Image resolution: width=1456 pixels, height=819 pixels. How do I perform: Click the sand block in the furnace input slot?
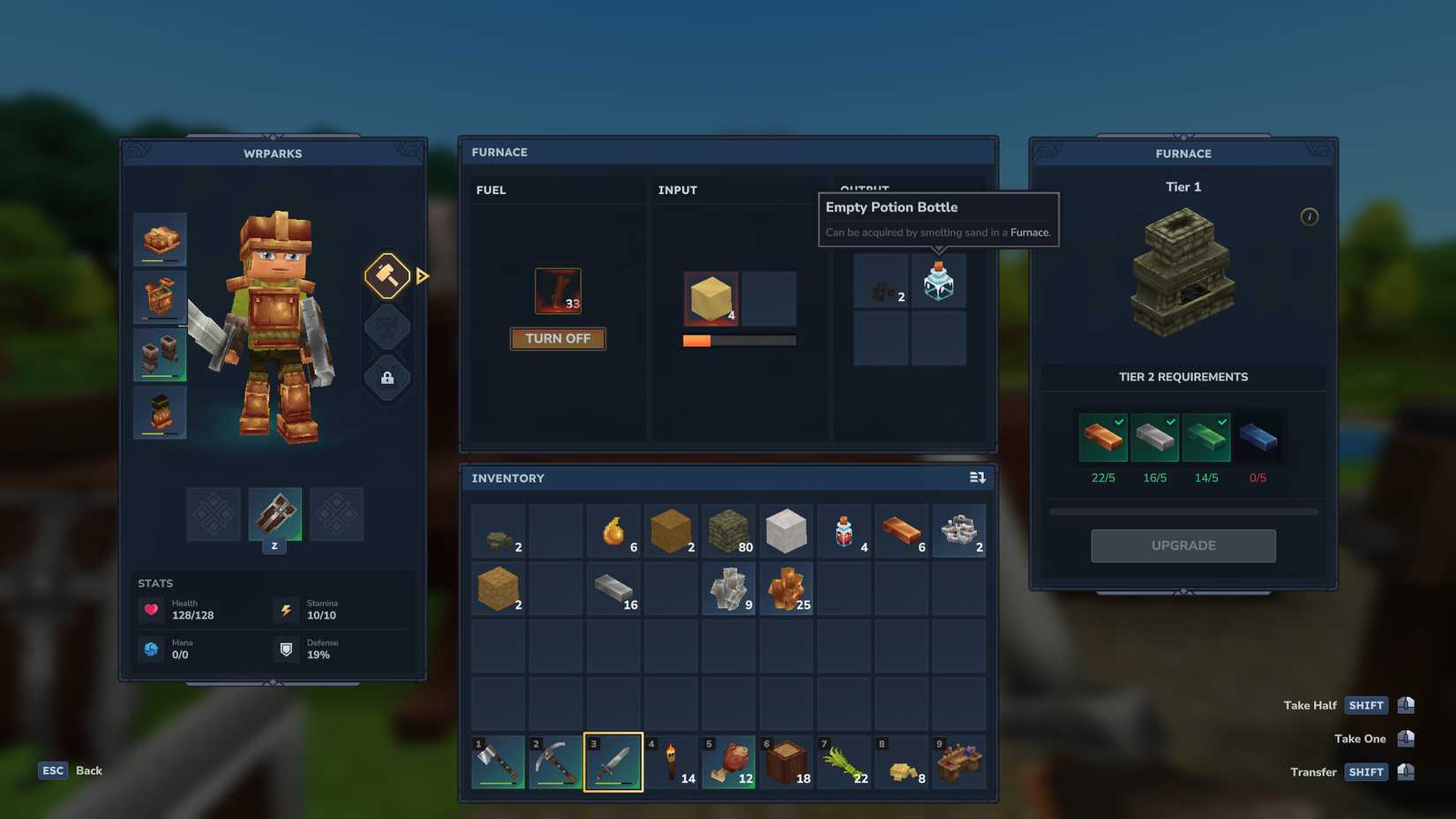coord(710,299)
